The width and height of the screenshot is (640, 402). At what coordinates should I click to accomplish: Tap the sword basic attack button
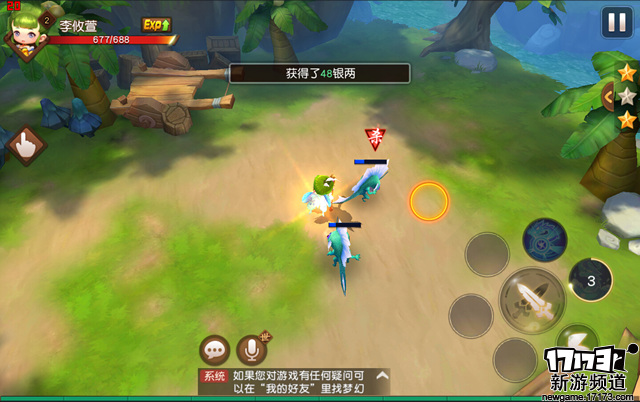click(x=532, y=297)
